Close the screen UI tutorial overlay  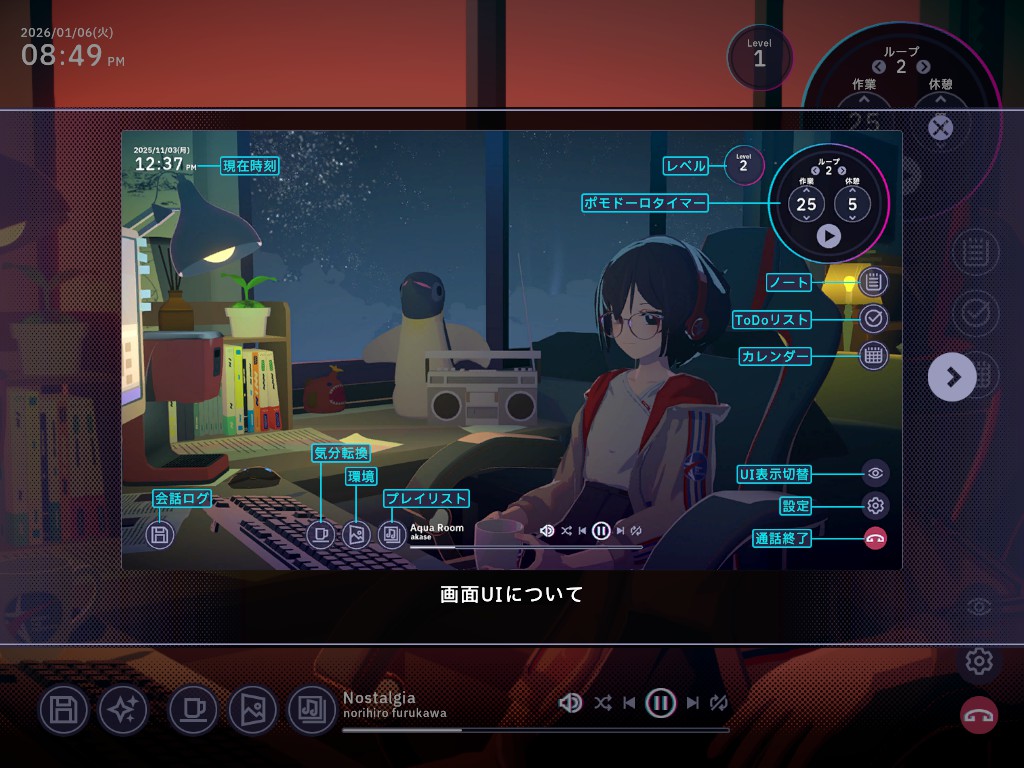(940, 128)
